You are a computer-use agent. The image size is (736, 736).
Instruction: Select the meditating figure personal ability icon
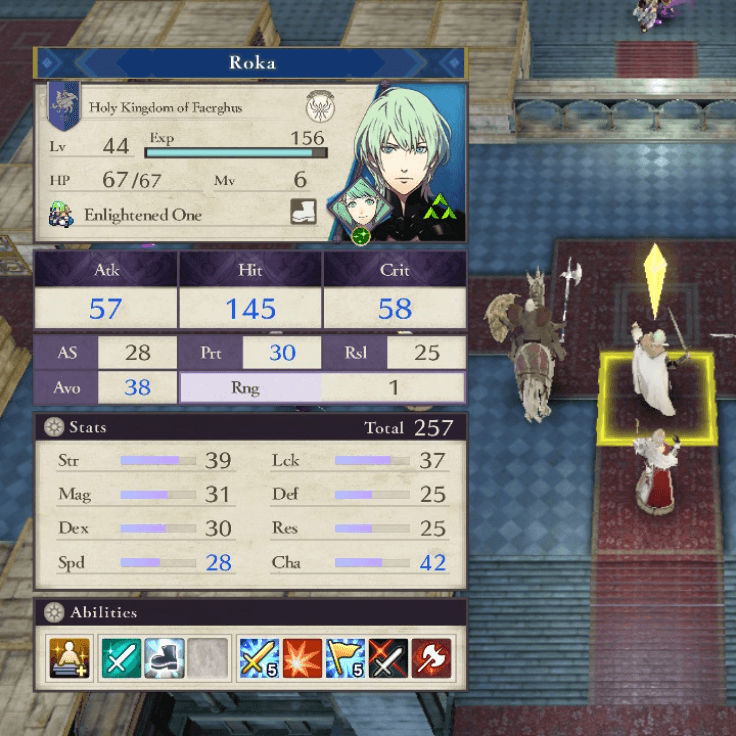(67, 658)
